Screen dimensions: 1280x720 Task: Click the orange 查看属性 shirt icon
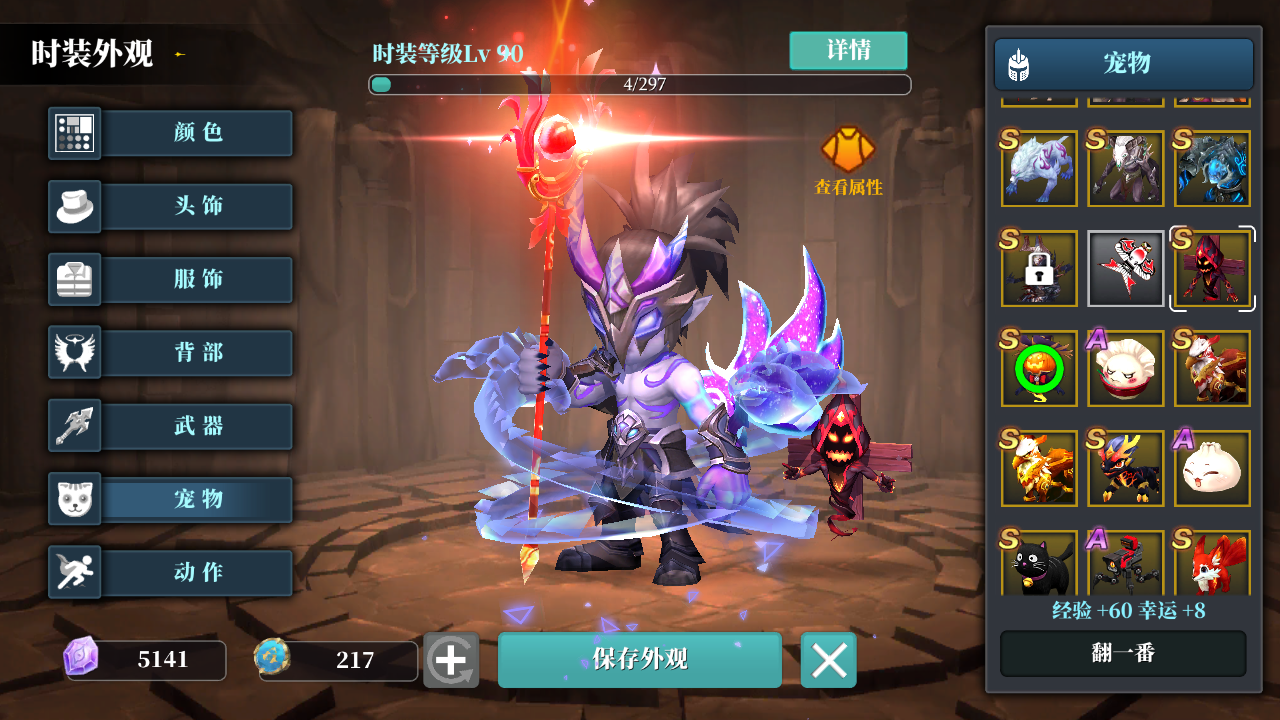tap(848, 148)
